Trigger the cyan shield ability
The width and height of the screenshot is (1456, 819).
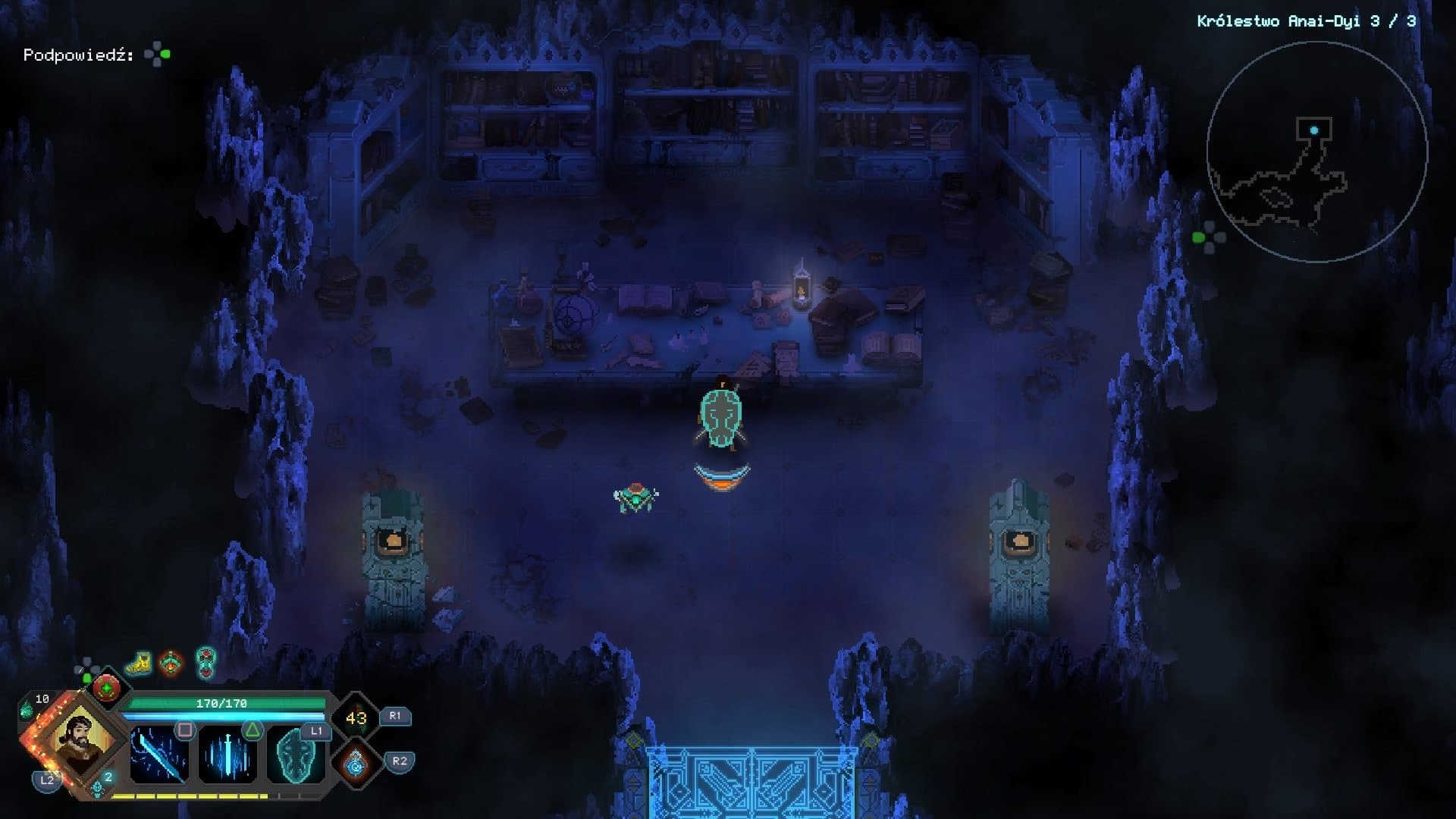(x=295, y=755)
